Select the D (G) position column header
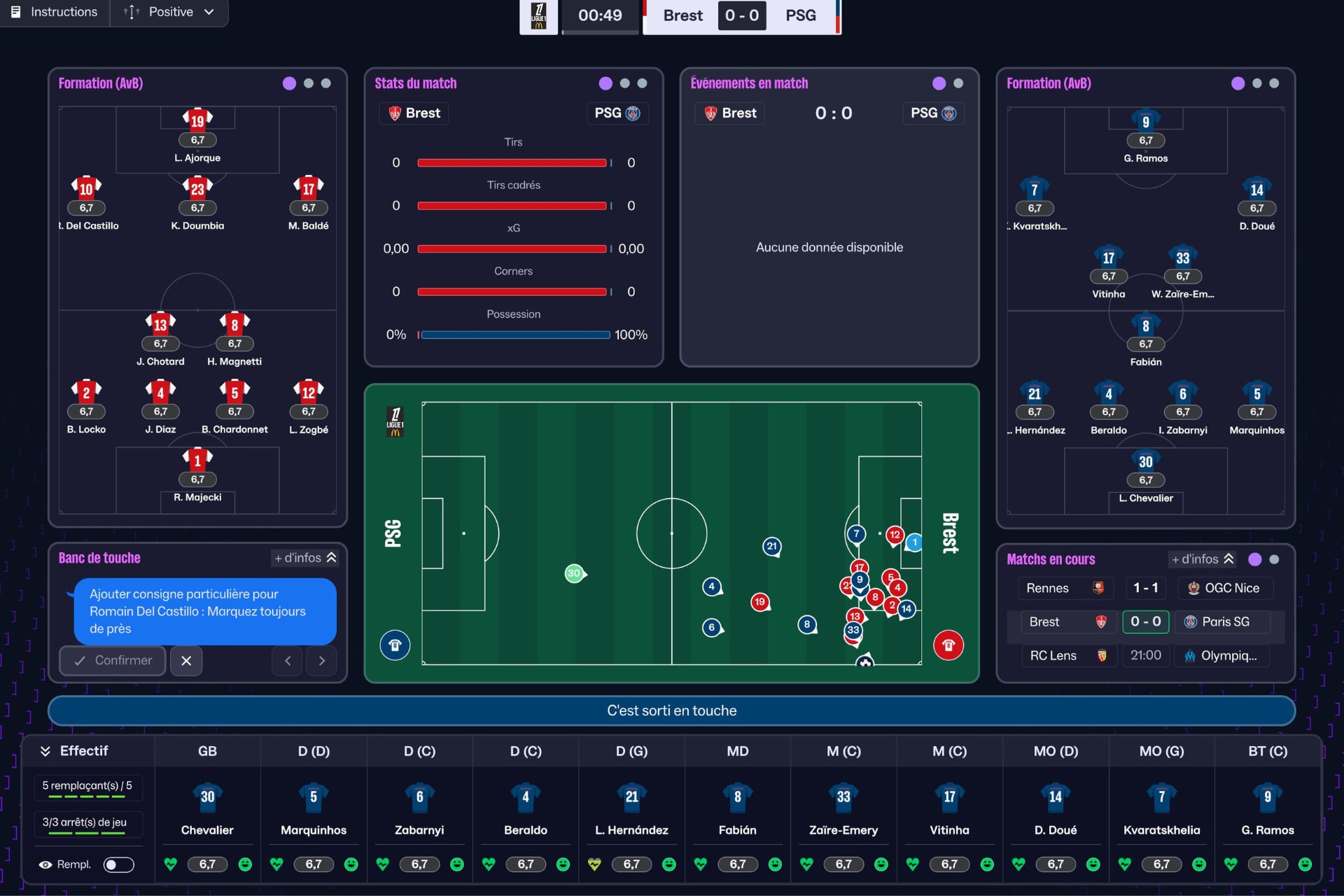Screen dimensions: 1344x896 pos(631,750)
